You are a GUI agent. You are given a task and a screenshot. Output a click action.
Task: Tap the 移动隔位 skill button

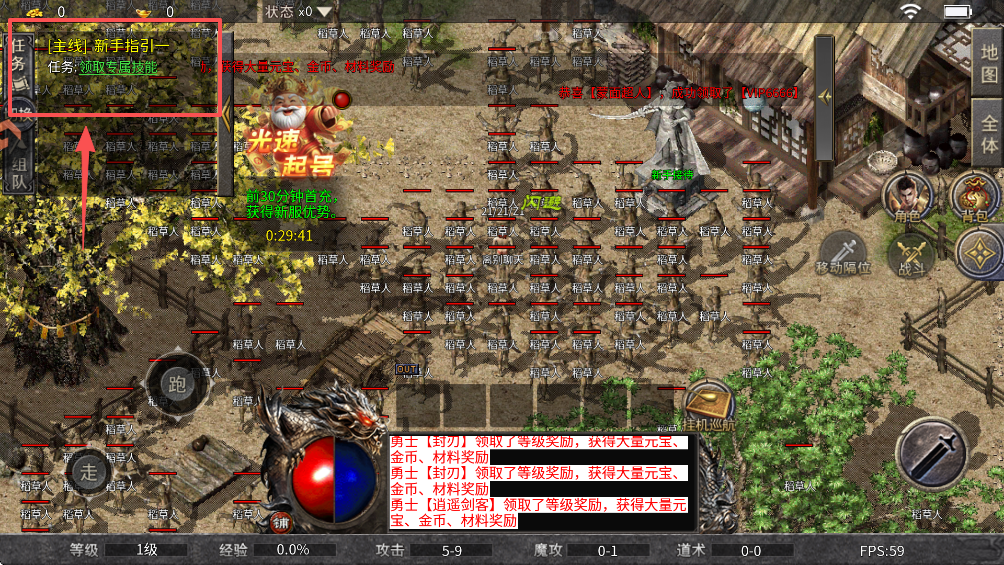coord(843,254)
